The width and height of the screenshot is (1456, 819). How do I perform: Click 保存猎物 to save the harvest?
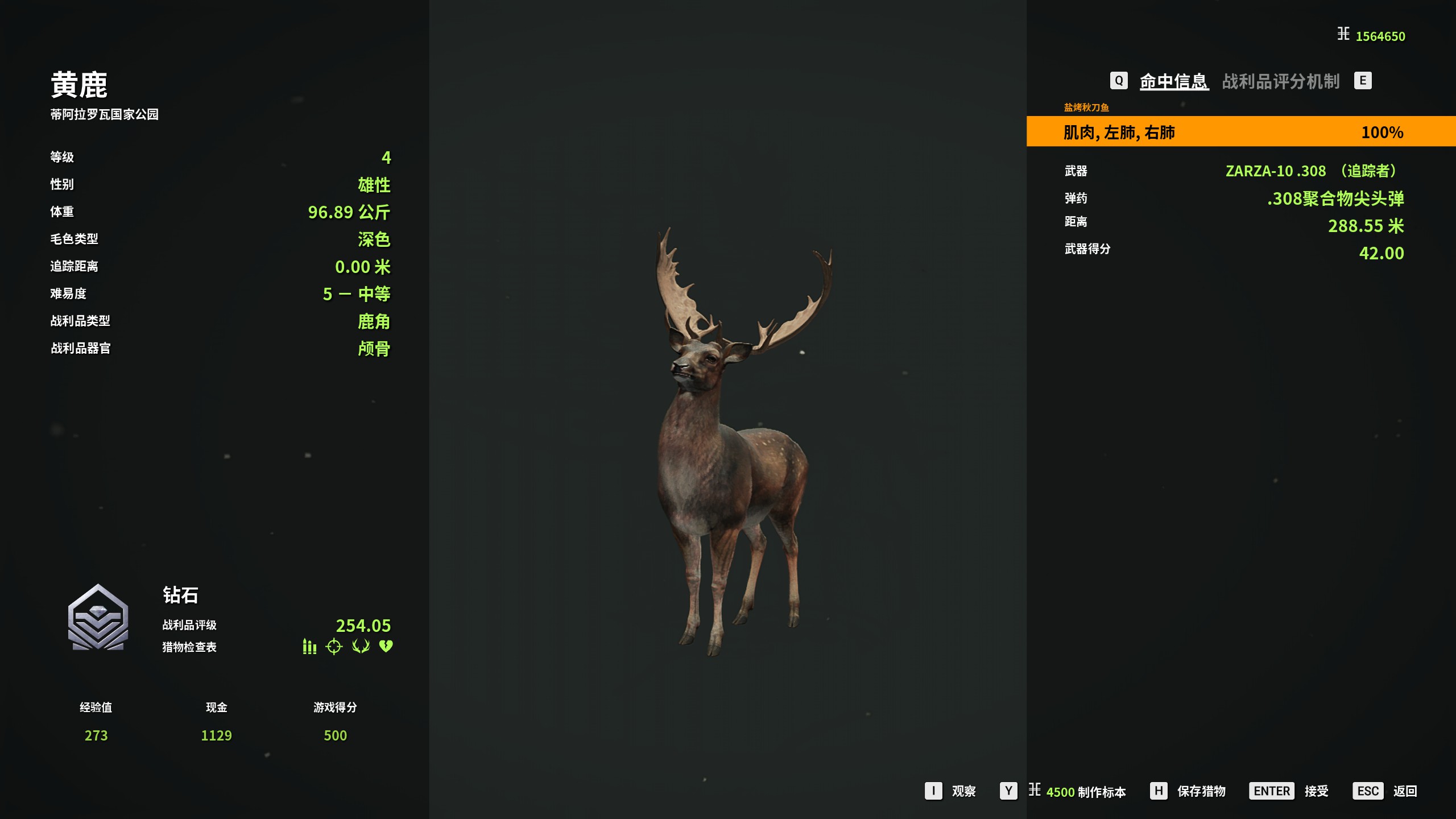(x=1201, y=791)
